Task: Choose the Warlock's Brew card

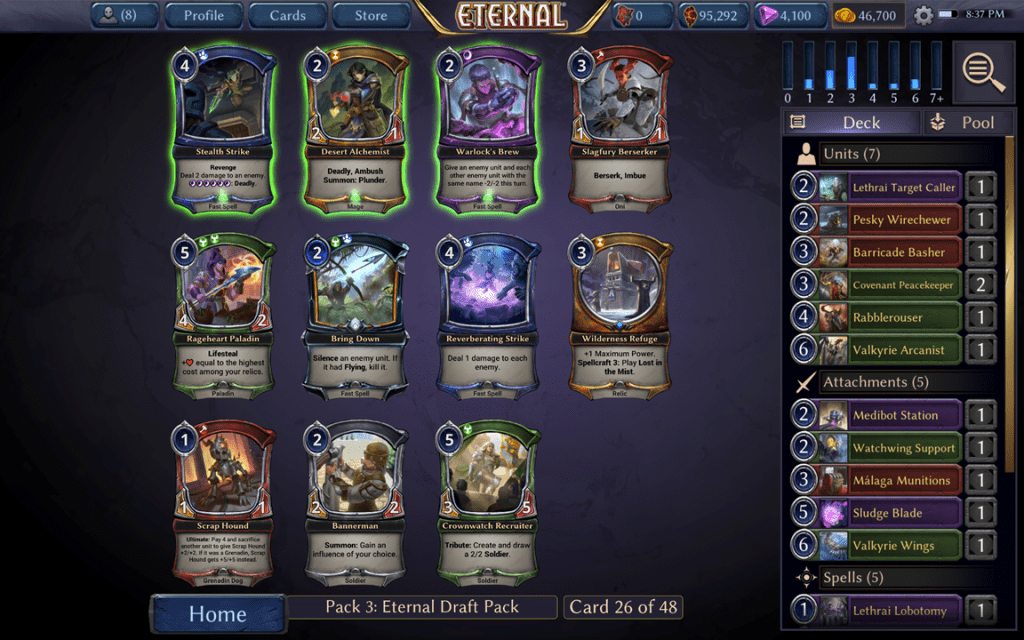Action: [x=486, y=130]
